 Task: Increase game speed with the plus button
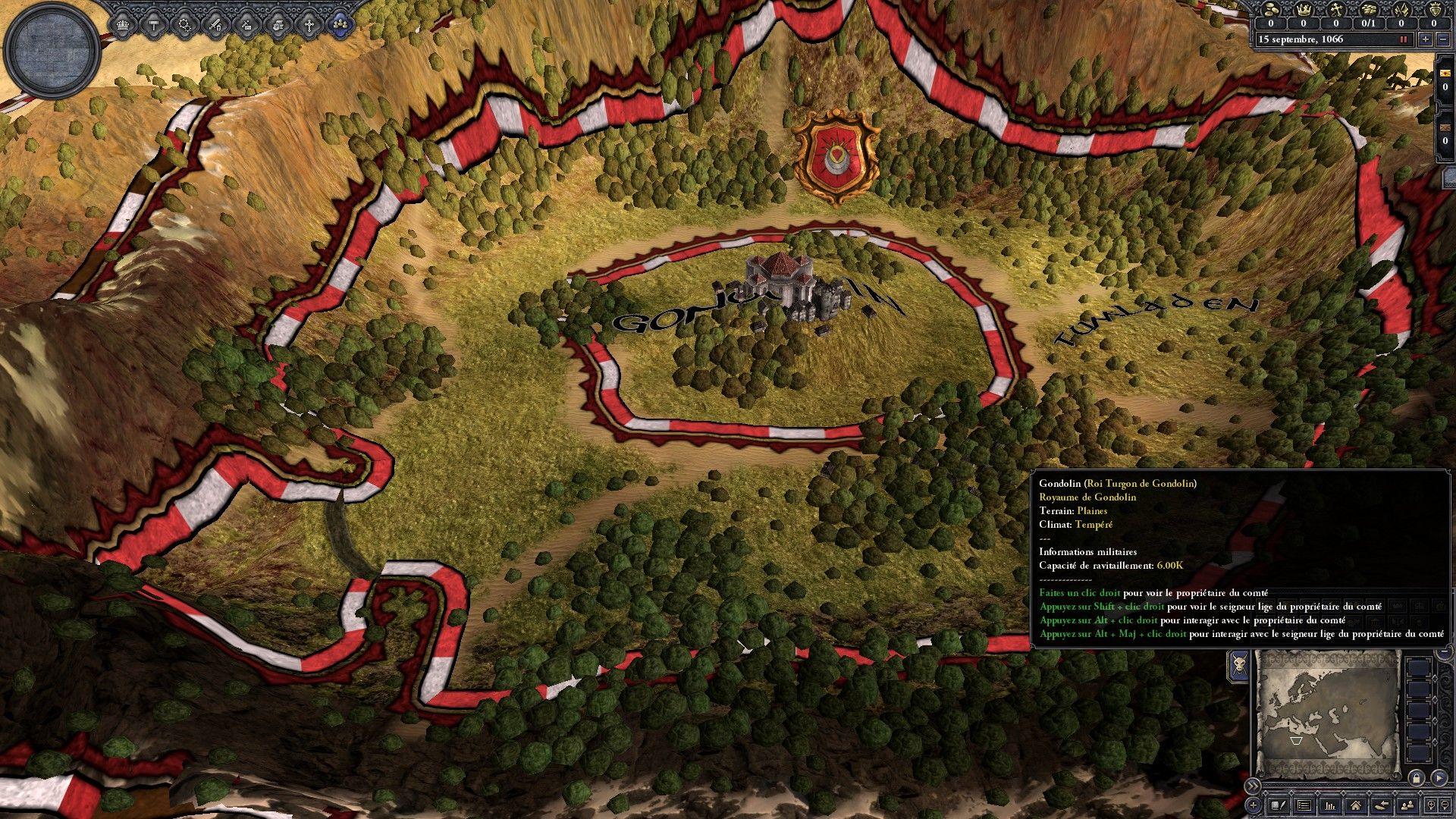pos(1426,39)
